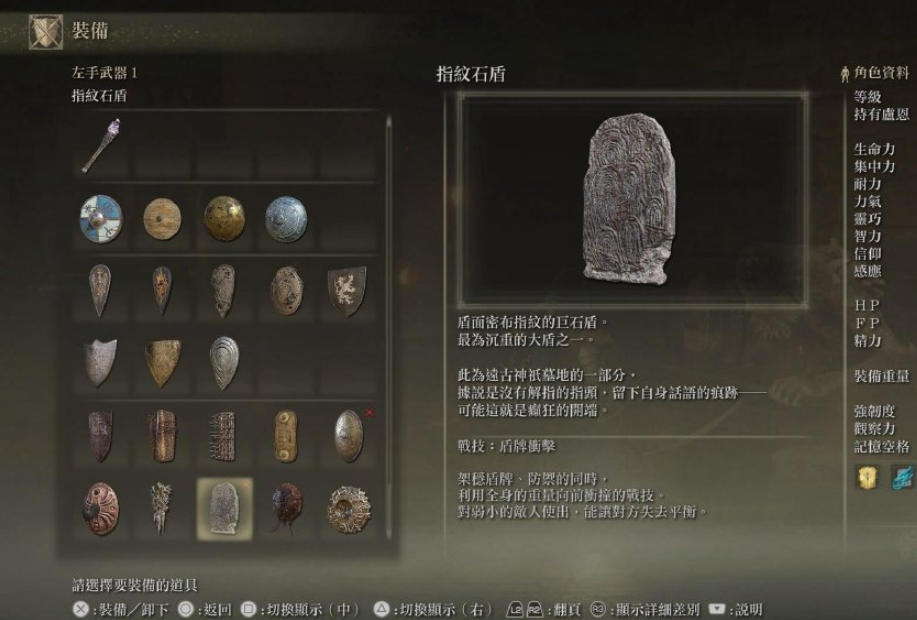Image resolution: width=917 pixels, height=620 pixels.
Task: Pick the dark red jellyfish shield
Action: coord(285,508)
